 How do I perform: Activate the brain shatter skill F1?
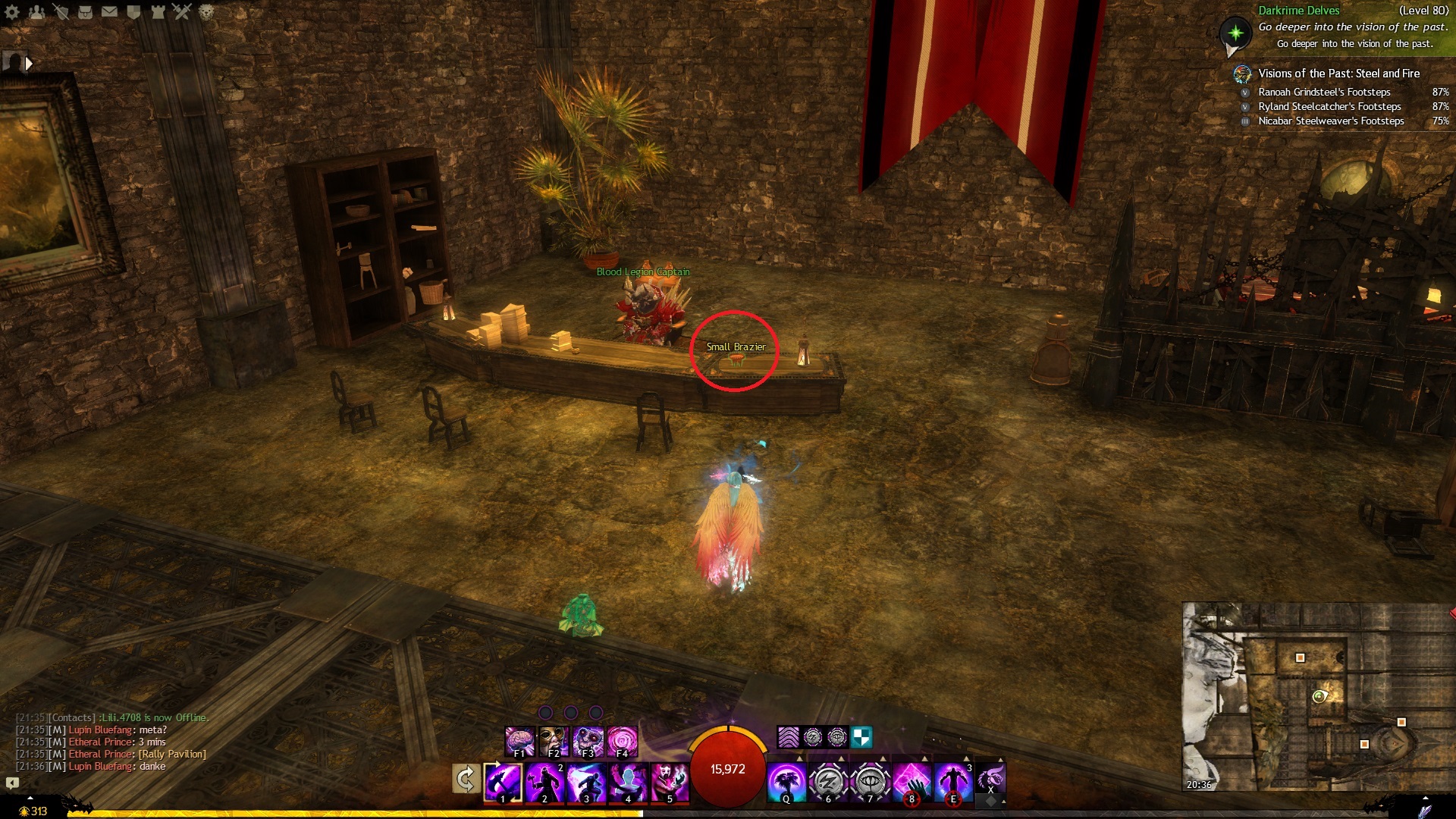click(519, 741)
